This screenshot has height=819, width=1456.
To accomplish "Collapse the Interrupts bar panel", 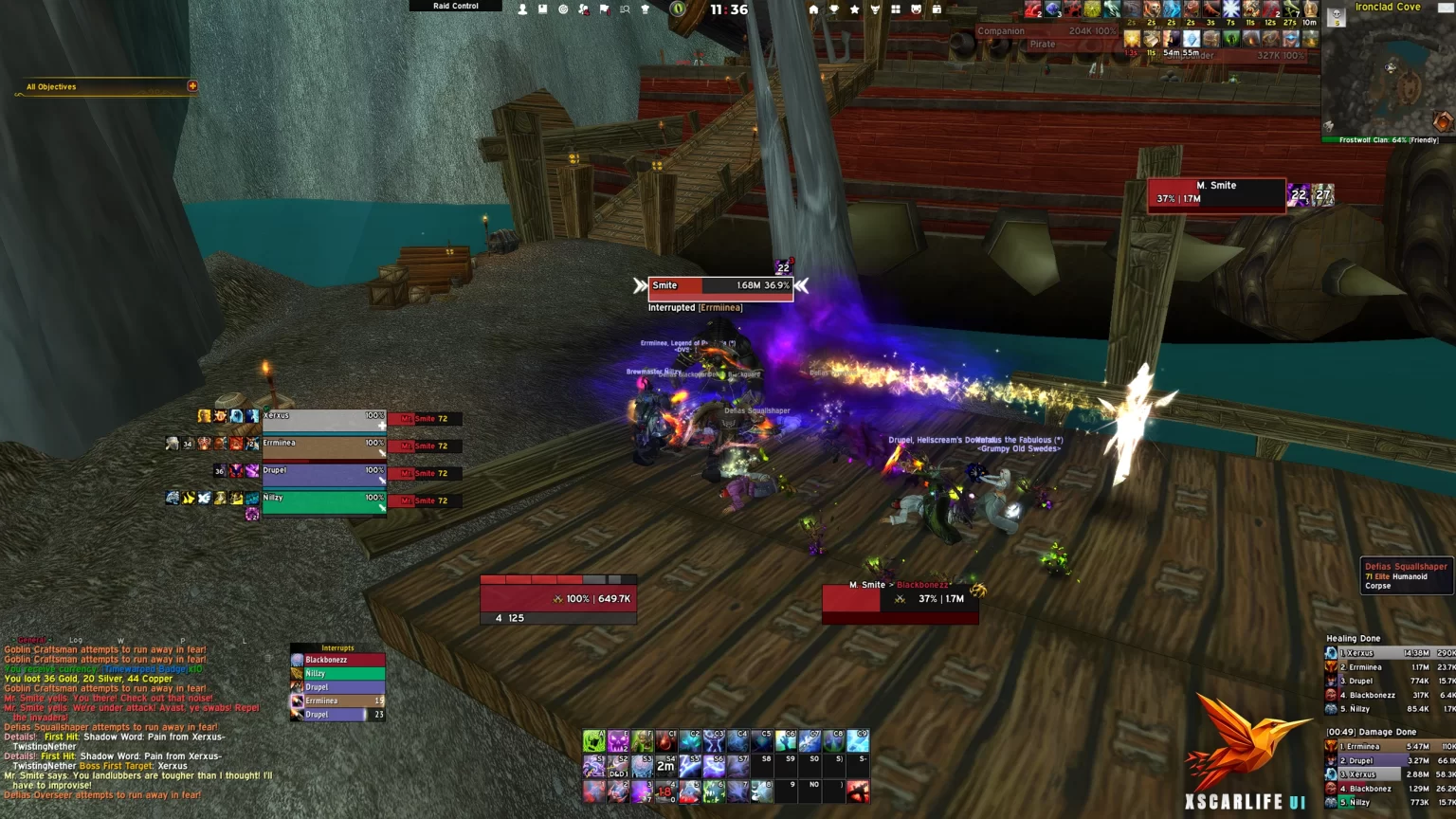I will [337, 647].
